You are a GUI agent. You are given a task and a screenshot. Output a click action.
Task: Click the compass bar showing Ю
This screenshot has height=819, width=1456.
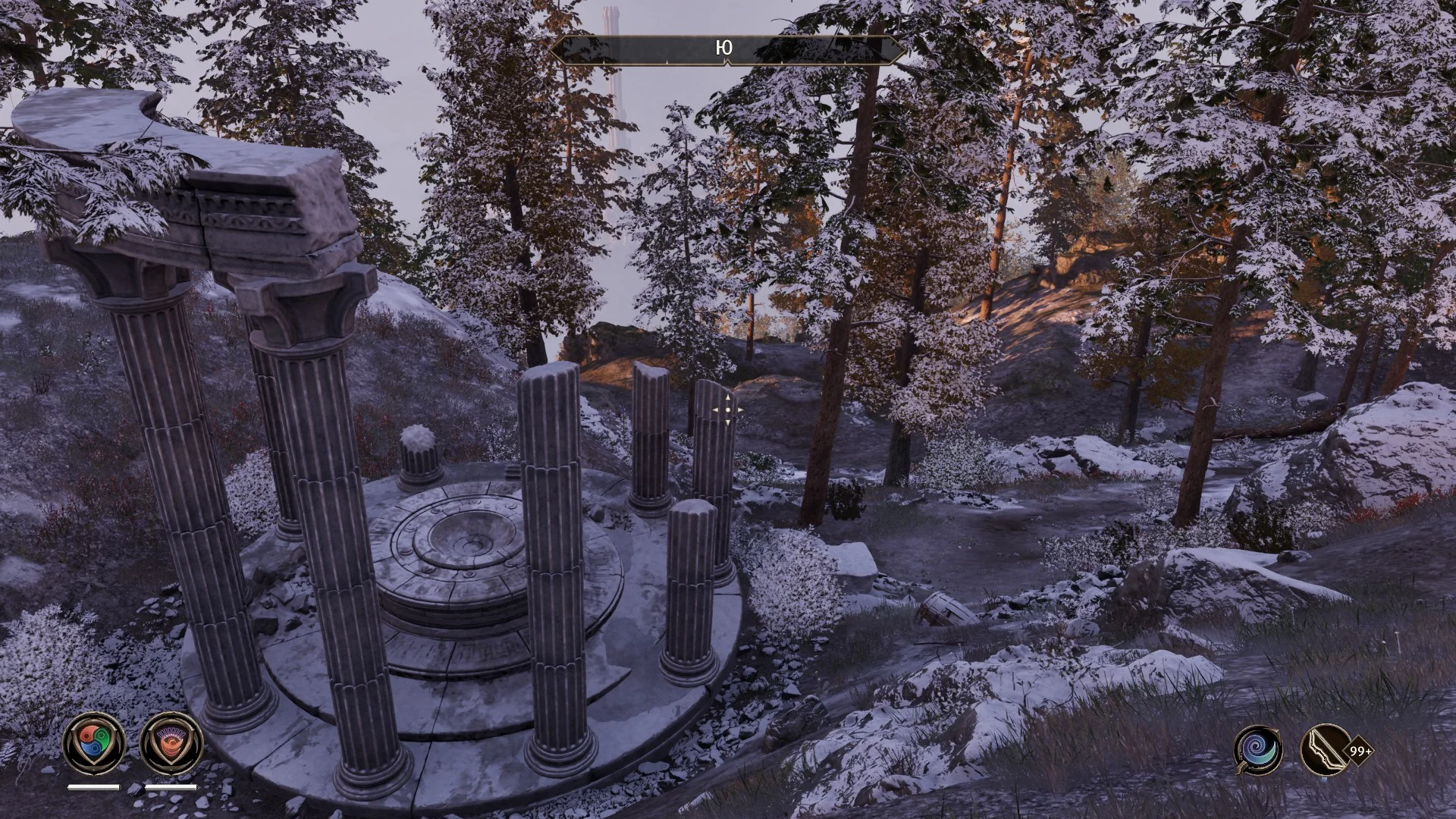tap(726, 49)
